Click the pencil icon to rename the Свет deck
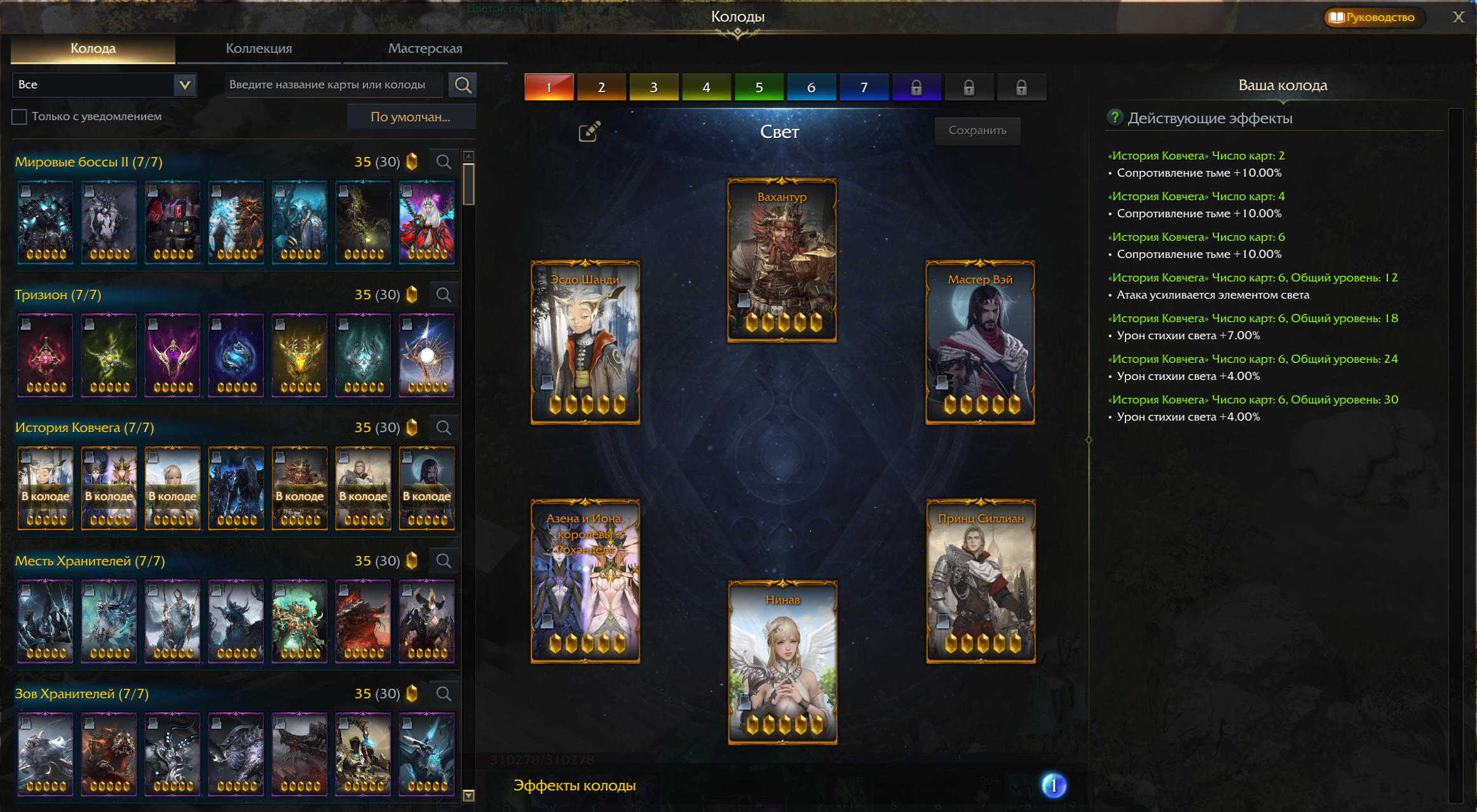 pos(589,130)
